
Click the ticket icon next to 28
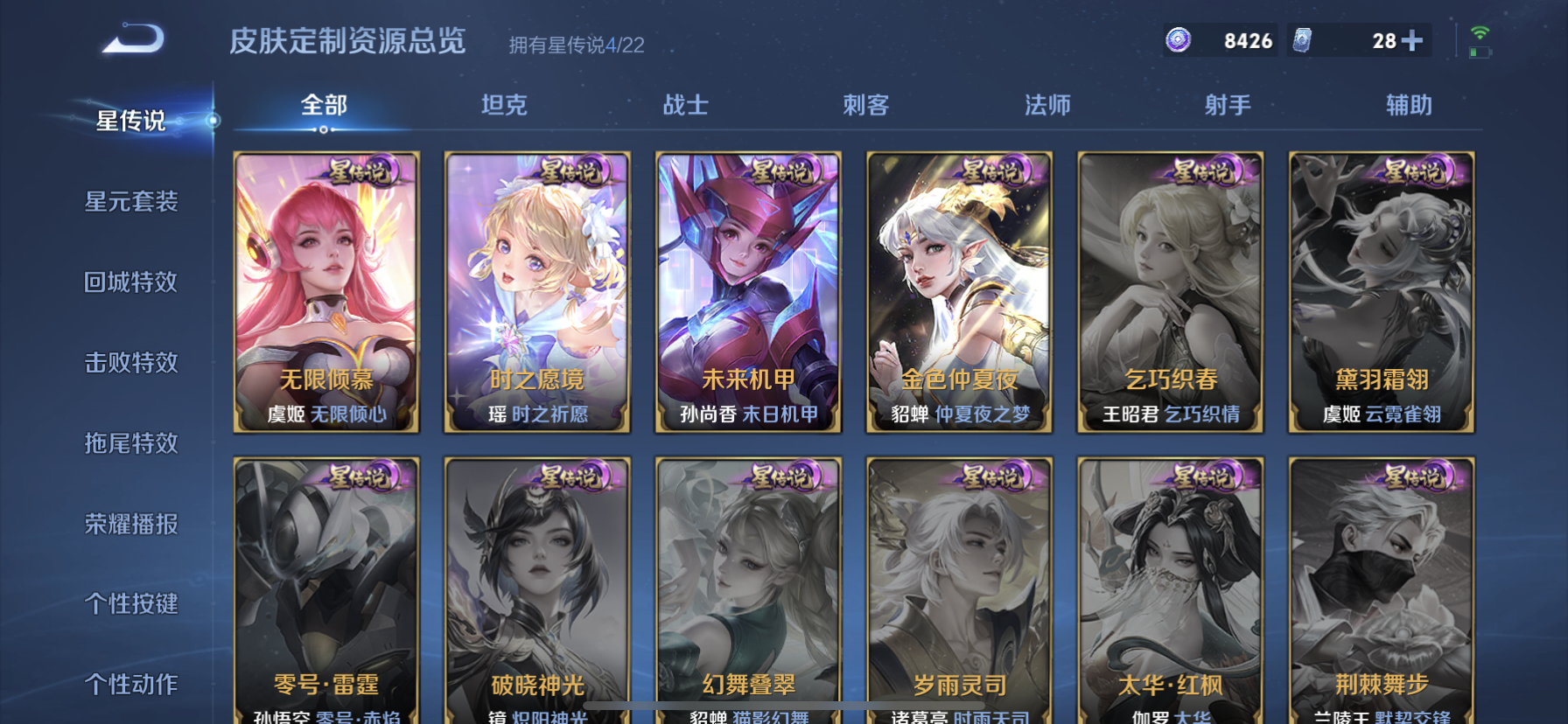click(1303, 38)
